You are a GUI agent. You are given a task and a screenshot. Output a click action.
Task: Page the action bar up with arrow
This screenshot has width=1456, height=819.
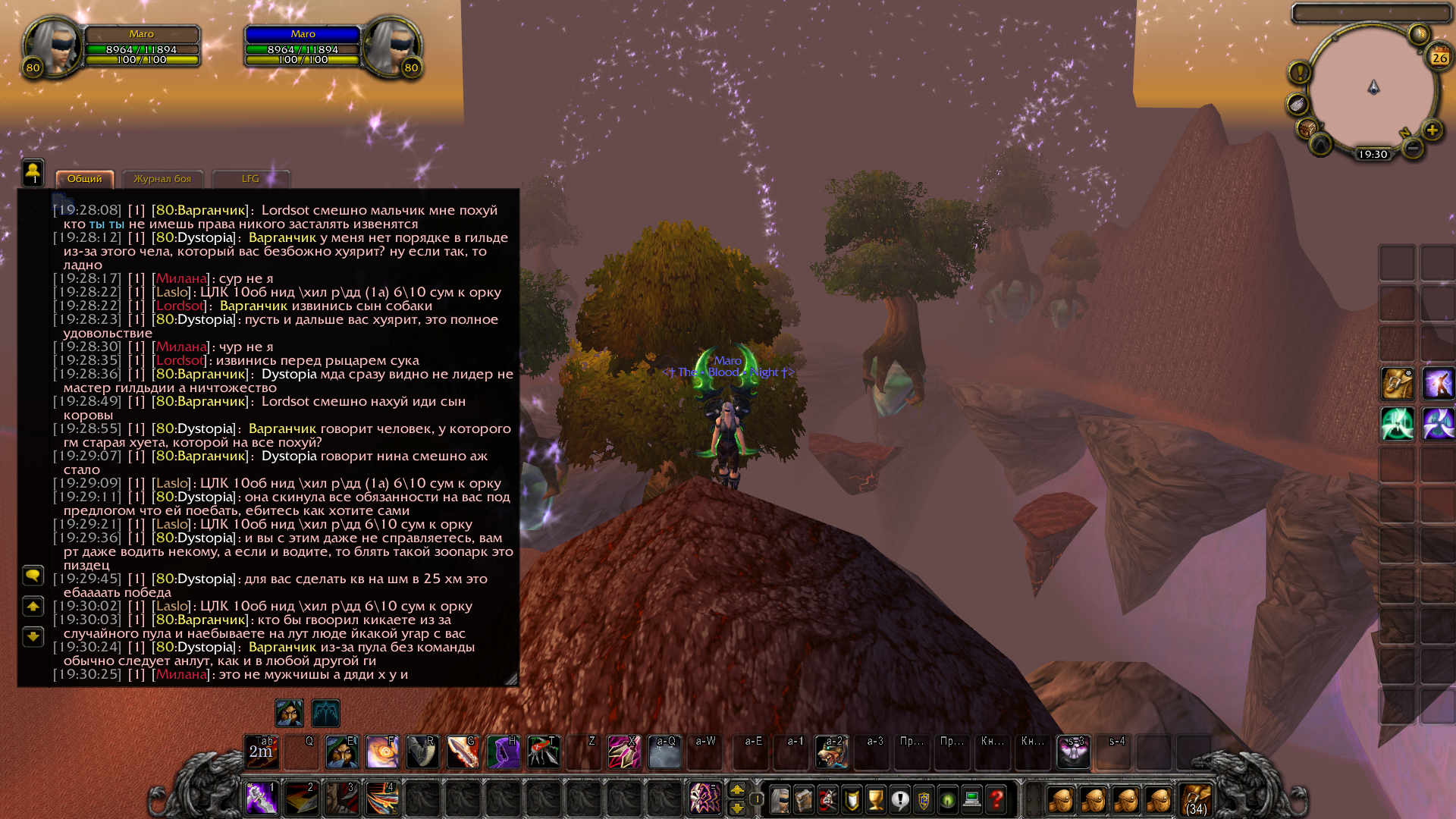coord(736,790)
